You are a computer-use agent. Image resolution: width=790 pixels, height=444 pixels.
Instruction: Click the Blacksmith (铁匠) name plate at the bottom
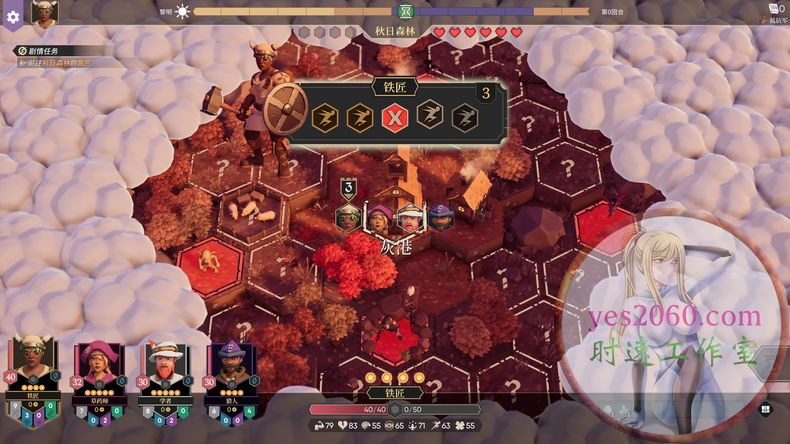(x=394, y=394)
